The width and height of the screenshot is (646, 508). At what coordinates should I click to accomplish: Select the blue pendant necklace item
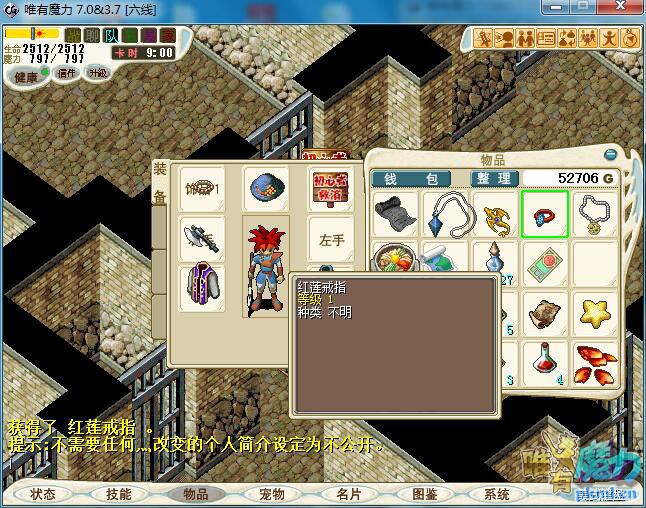[x=445, y=213]
